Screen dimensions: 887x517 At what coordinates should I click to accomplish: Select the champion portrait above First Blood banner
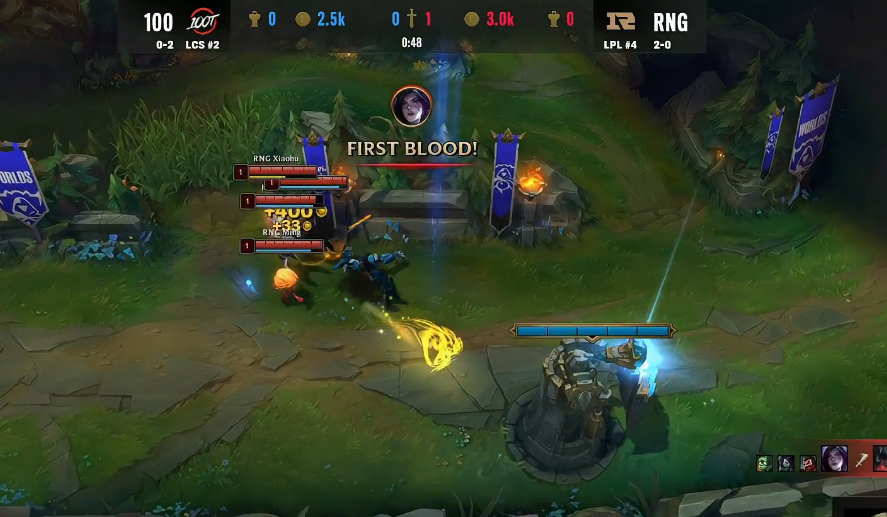[x=411, y=107]
